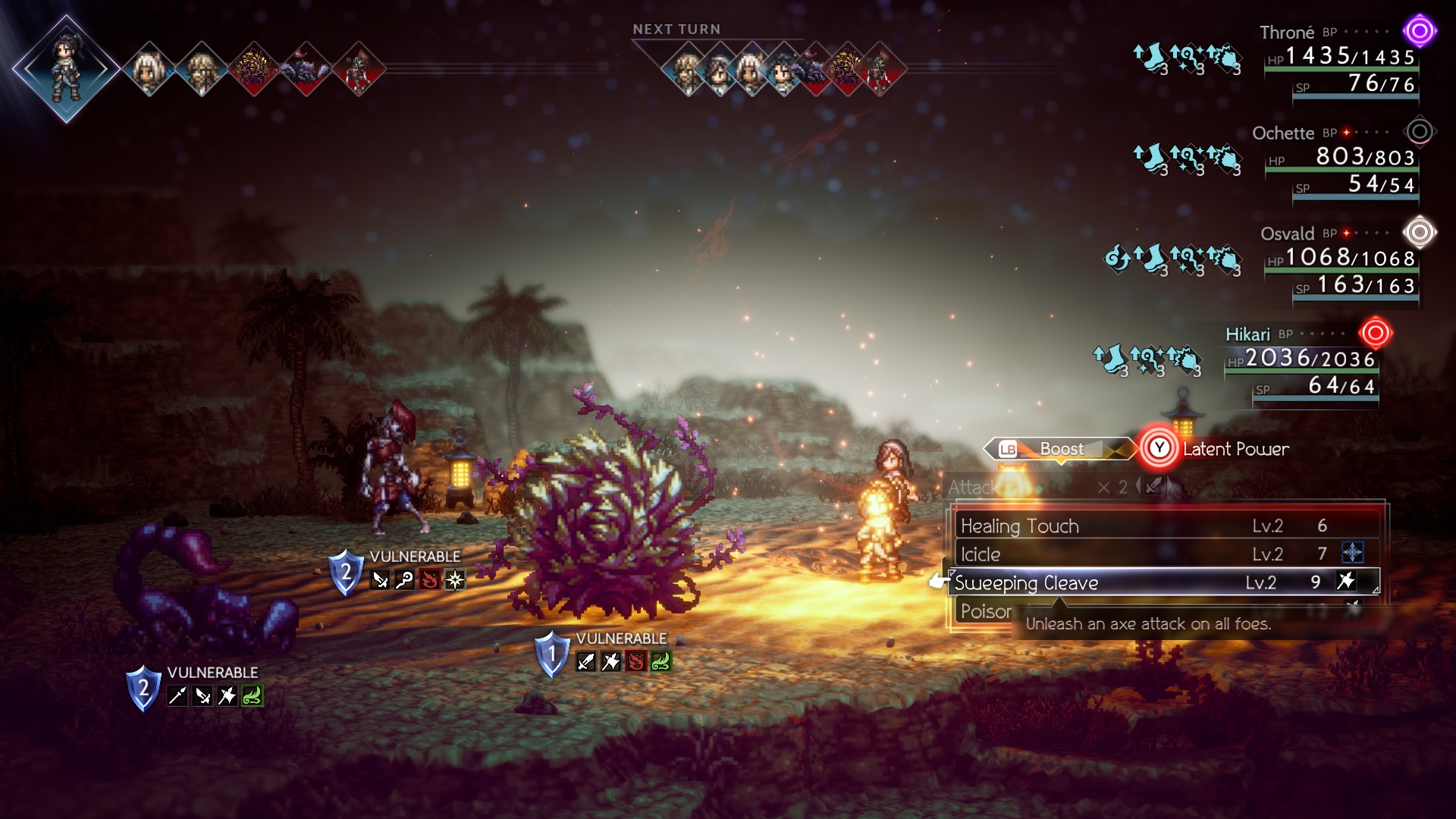Screen dimensions: 1456x819
Task: Inspect the thorny plant enemy's shield counter
Action: pos(551,654)
